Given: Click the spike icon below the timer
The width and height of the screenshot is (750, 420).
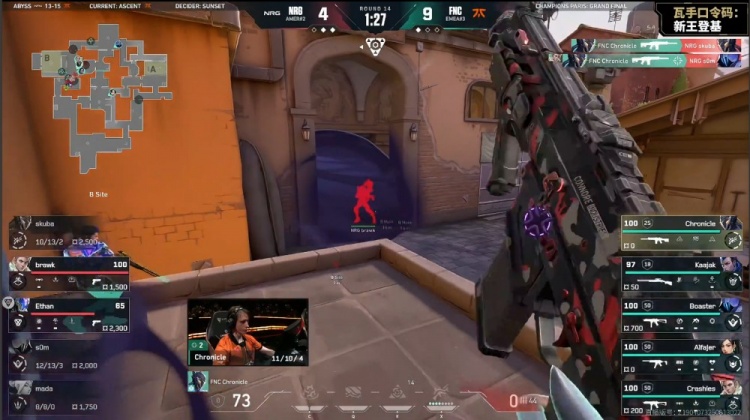Looking at the screenshot, I should 375,45.
